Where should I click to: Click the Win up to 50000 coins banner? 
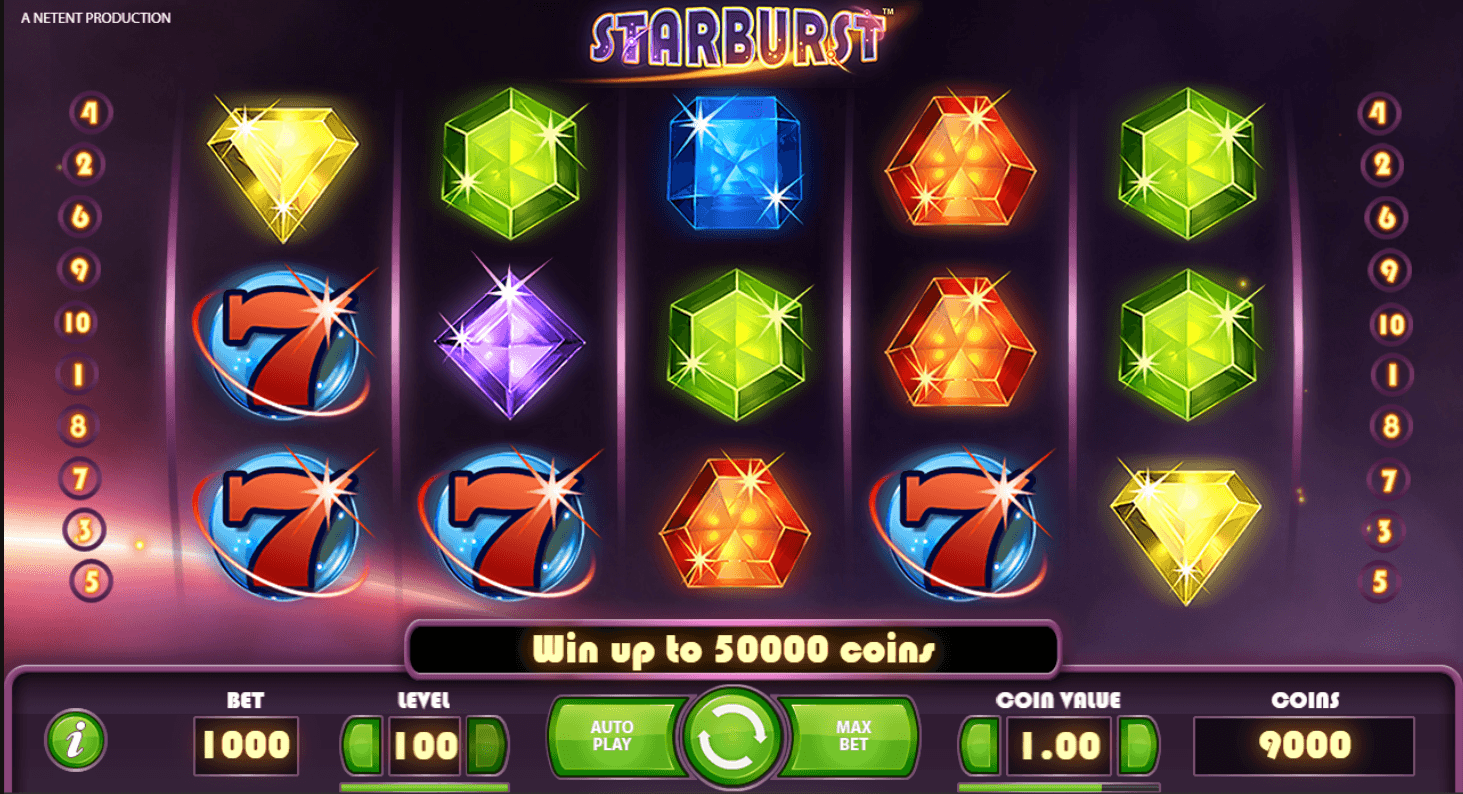pyautogui.click(x=731, y=648)
